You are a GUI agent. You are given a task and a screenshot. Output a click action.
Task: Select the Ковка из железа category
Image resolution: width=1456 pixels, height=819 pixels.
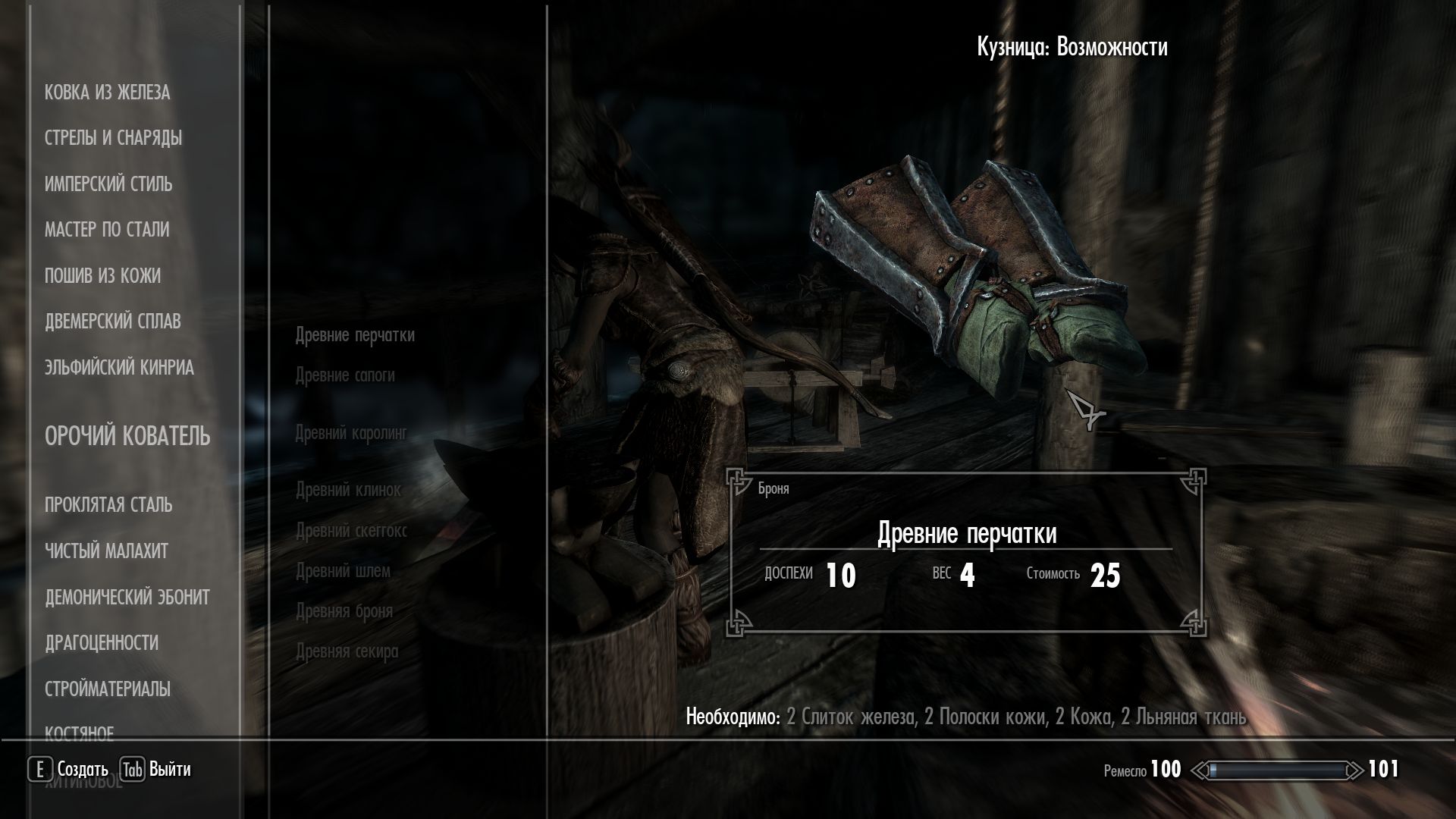pos(107,93)
